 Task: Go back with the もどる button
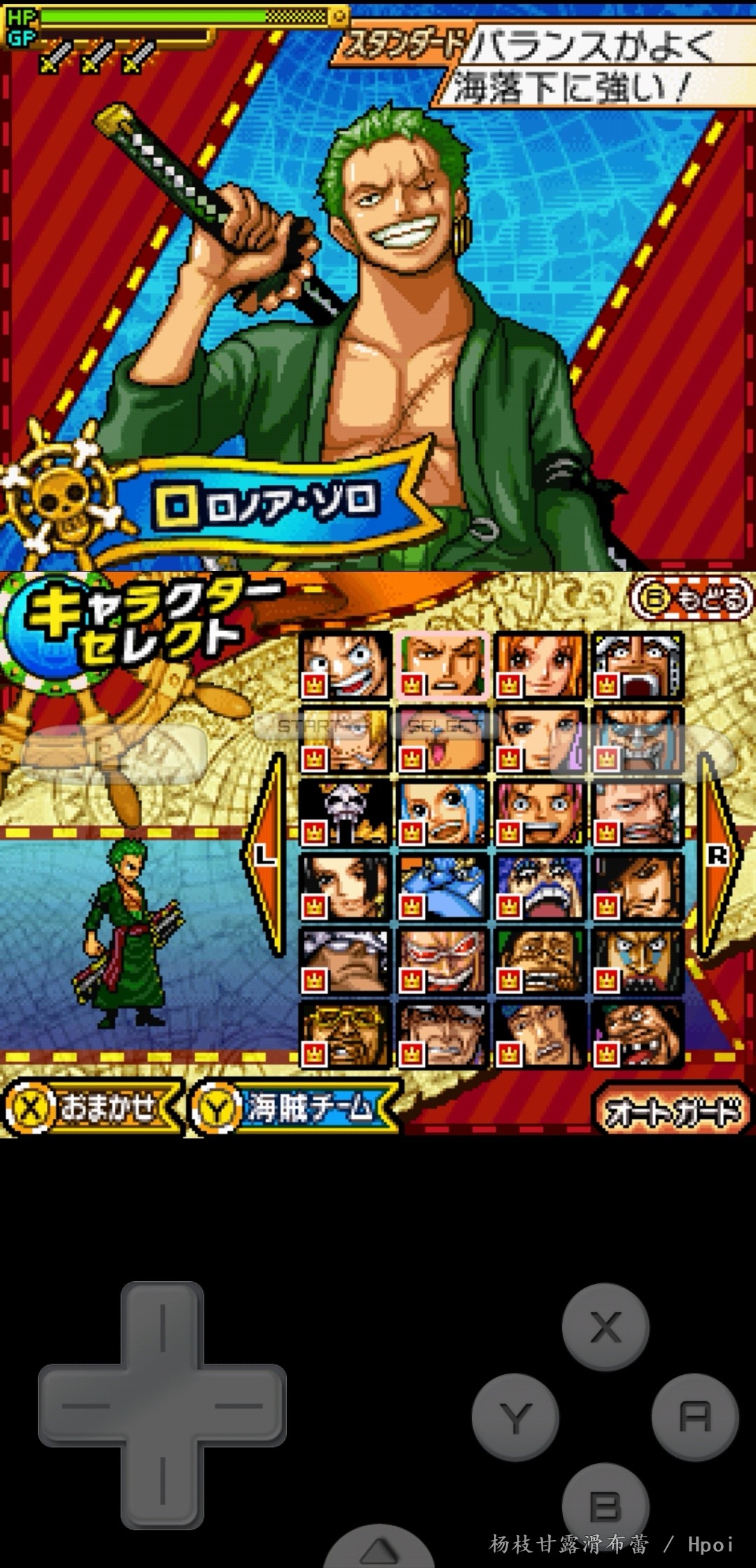(x=692, y=600)
